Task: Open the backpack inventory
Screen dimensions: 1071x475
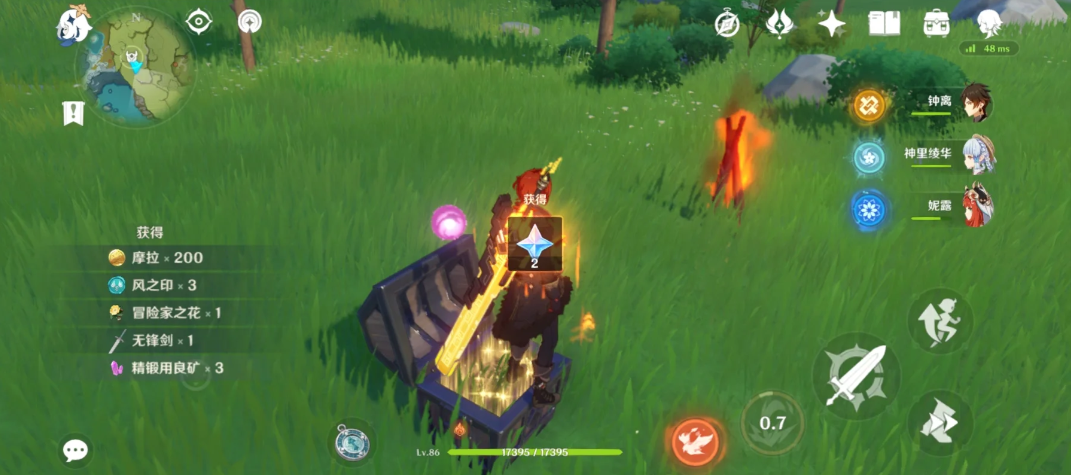Action: (x=937, y=23)
